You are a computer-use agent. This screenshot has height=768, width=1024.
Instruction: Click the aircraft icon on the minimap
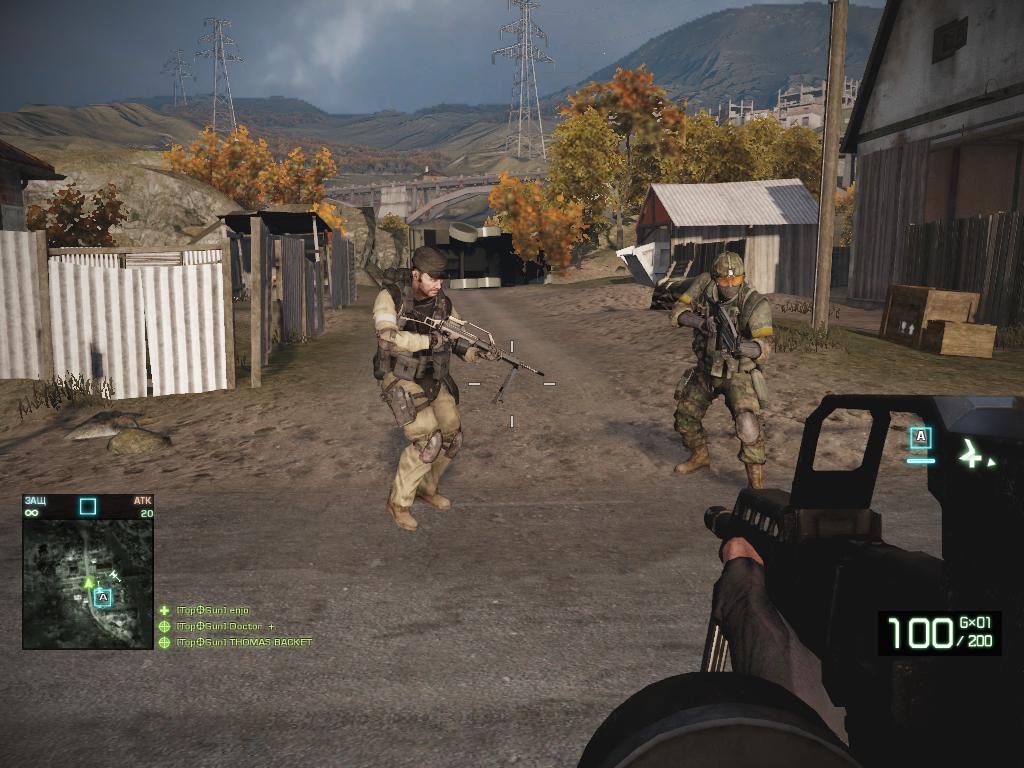pos(115,575)
